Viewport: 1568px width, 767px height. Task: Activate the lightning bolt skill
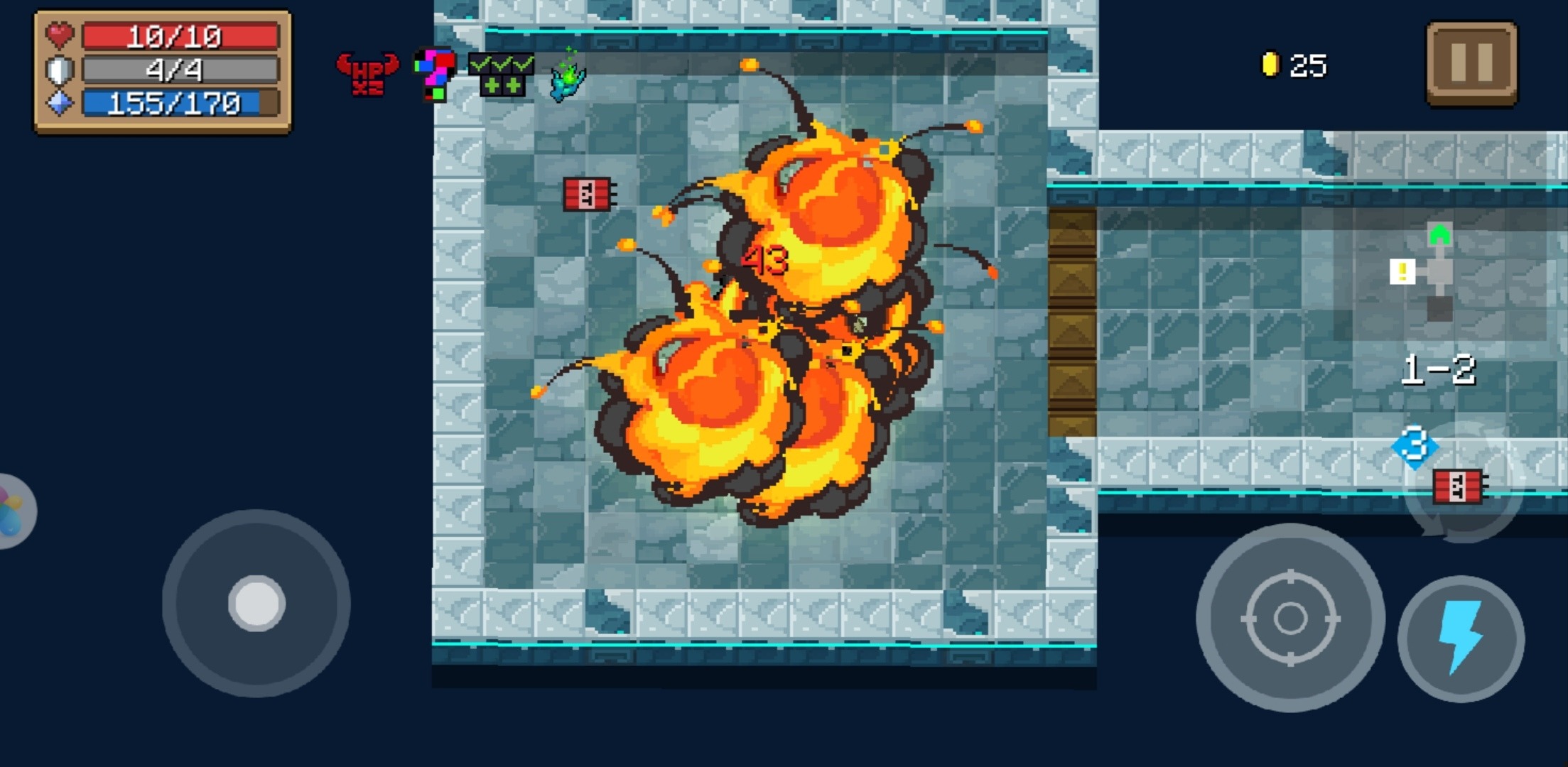[1461, 638]
